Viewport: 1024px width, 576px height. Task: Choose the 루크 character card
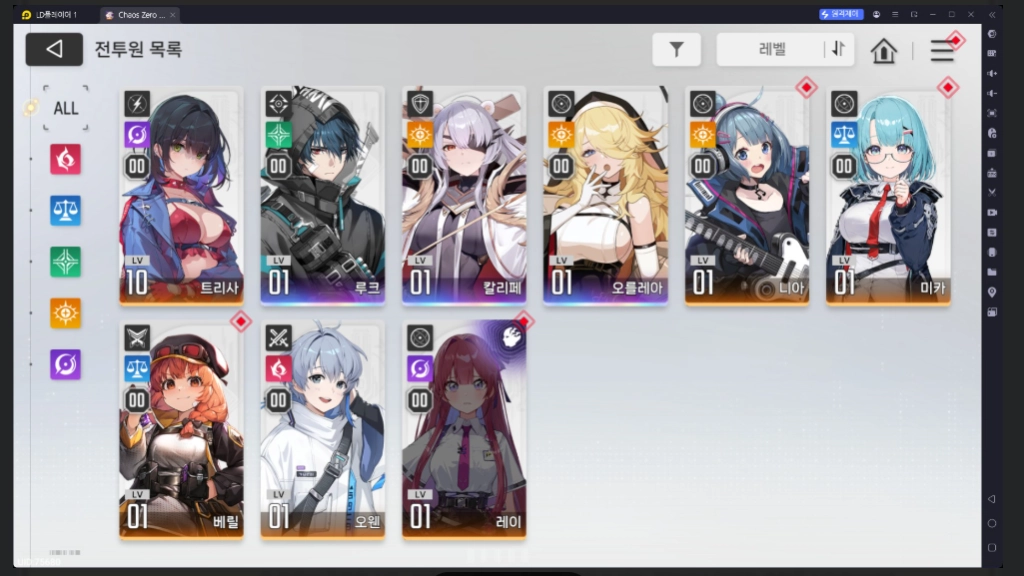322,197
